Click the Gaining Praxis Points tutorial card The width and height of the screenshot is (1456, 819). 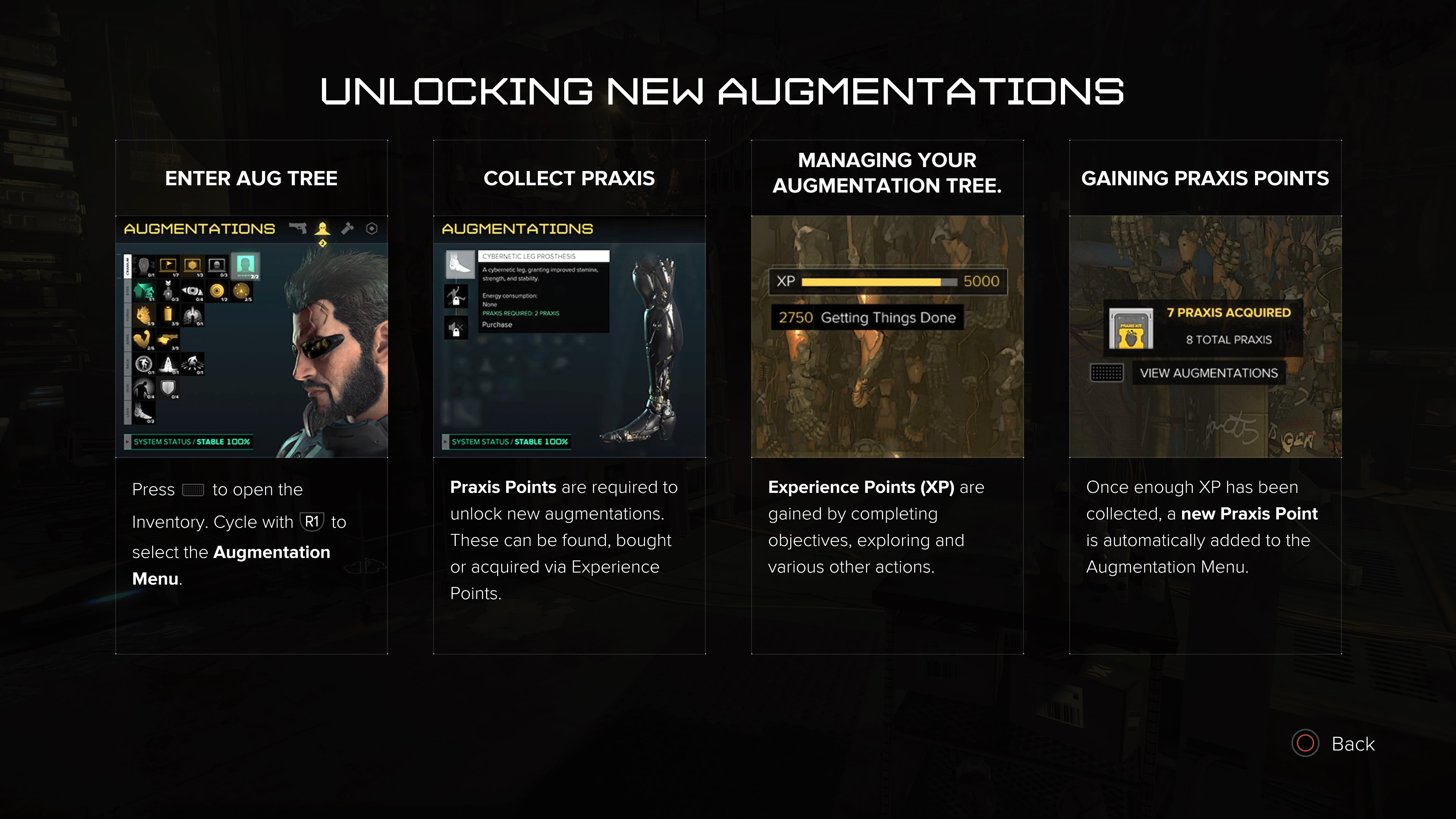pyautogui.click(x=1205, y=397)
